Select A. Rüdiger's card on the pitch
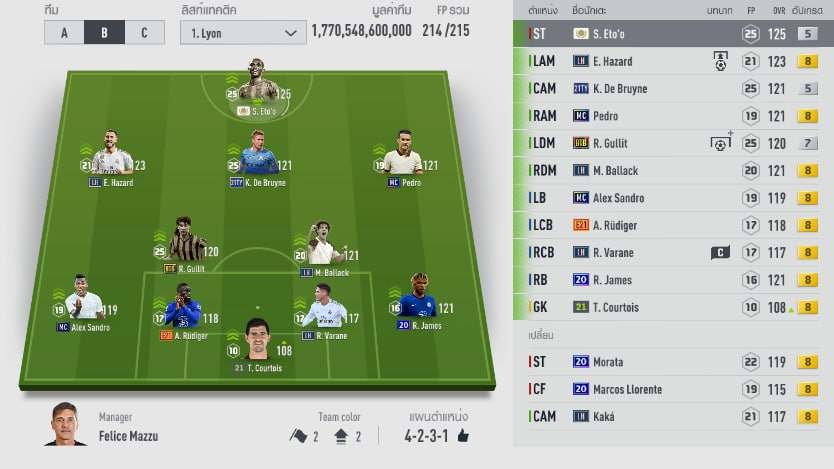 click(183, 310)
